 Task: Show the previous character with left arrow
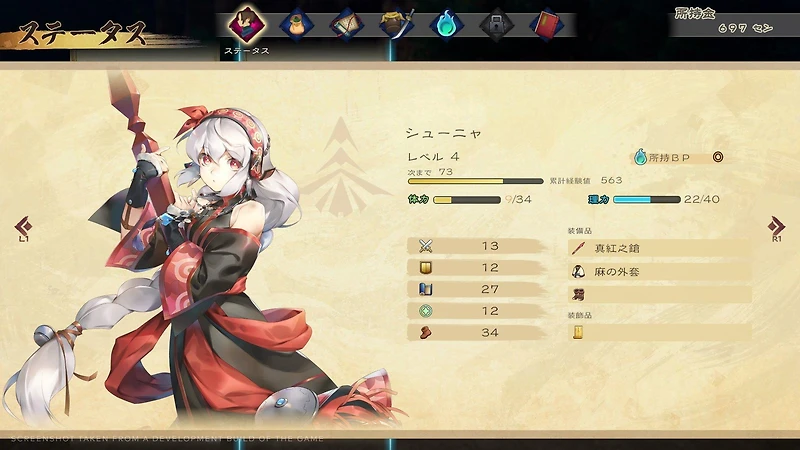(23, 229)
